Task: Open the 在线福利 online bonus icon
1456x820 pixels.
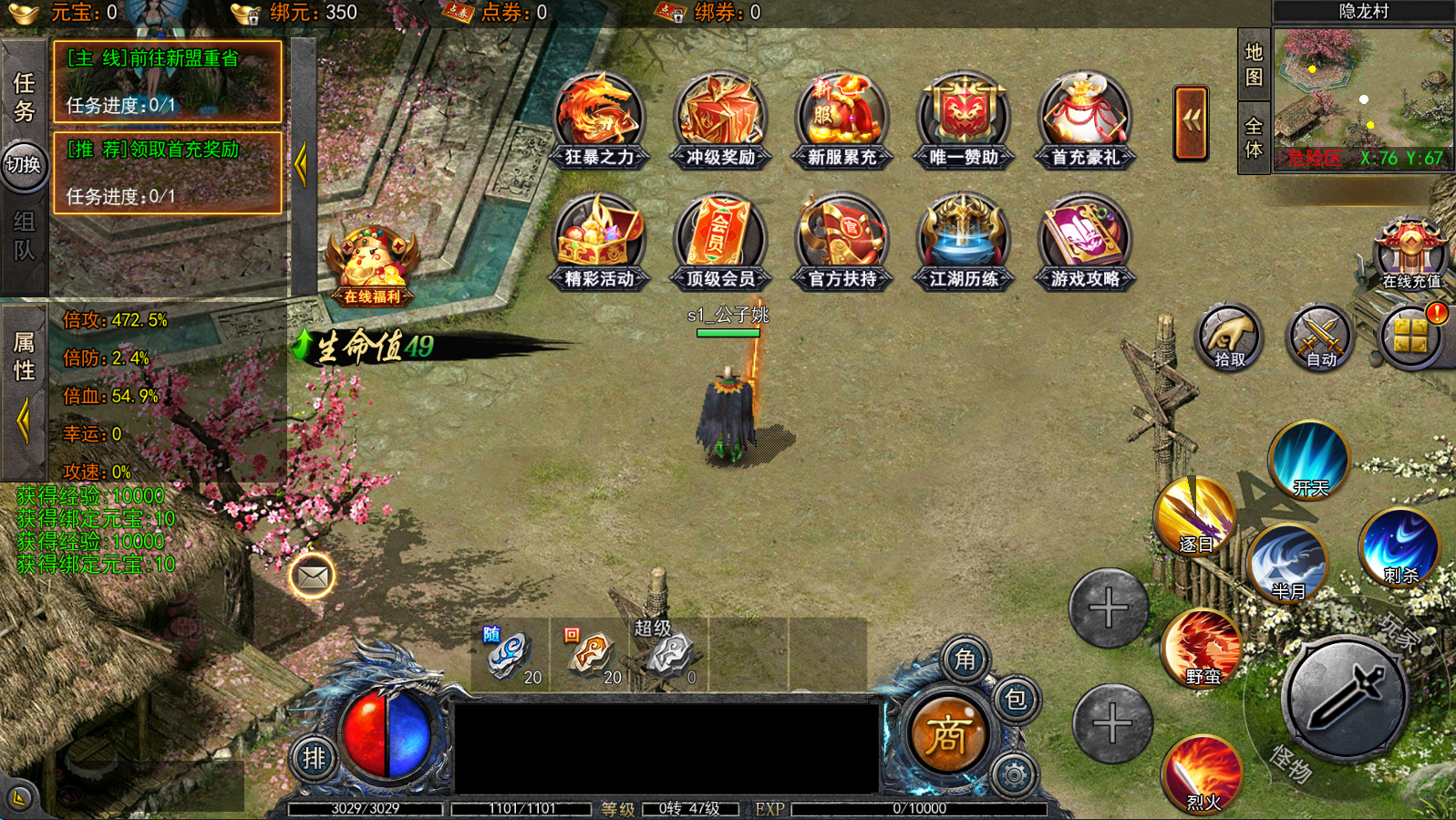Action: point(373,266)
